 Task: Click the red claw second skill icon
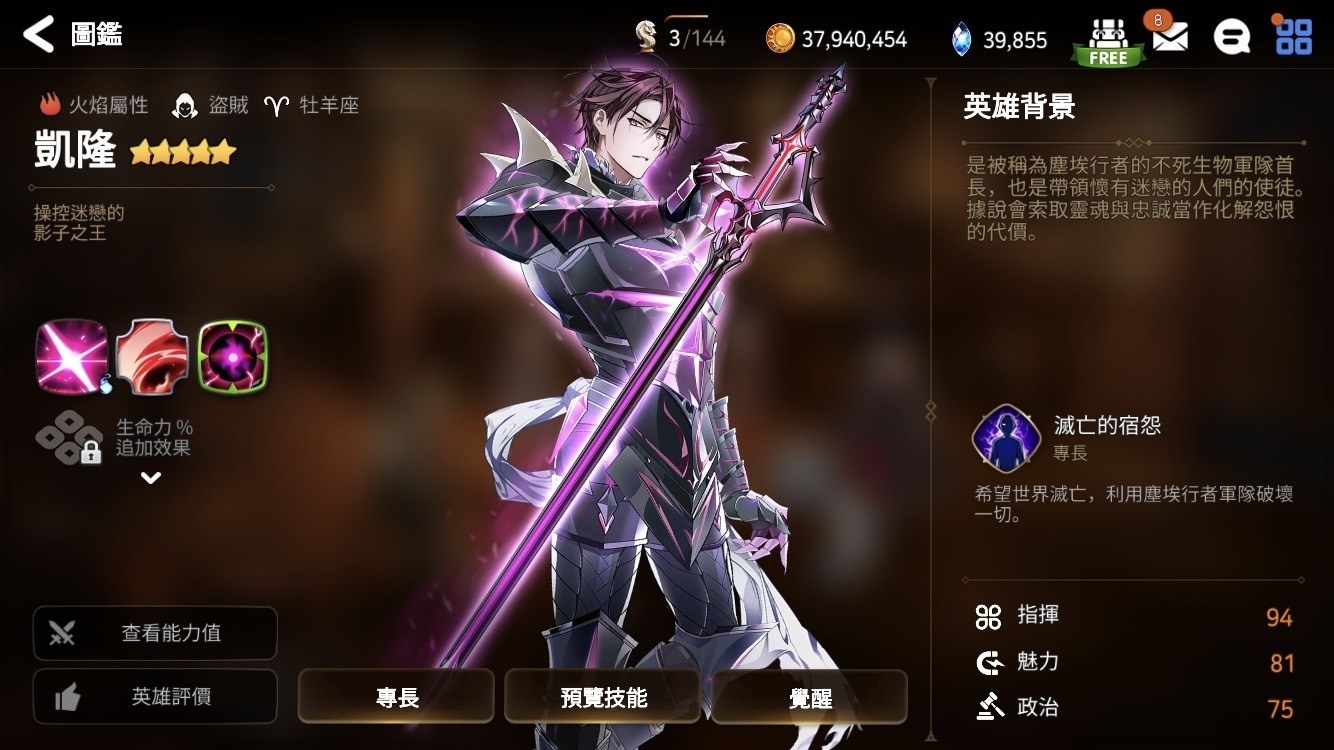point(151,357)
